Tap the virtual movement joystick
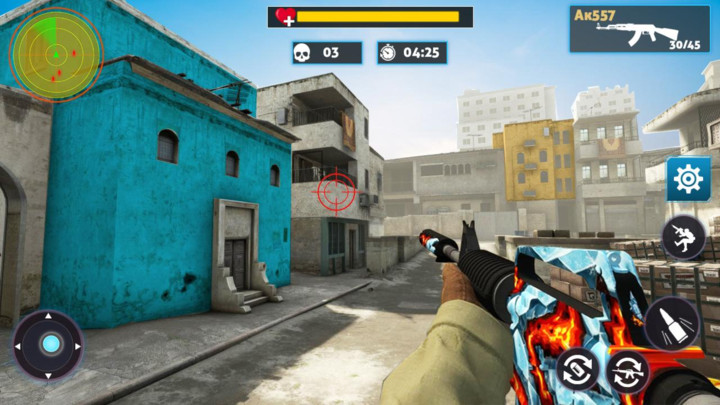This screenshot has width=720, height=405. (48, 345)
